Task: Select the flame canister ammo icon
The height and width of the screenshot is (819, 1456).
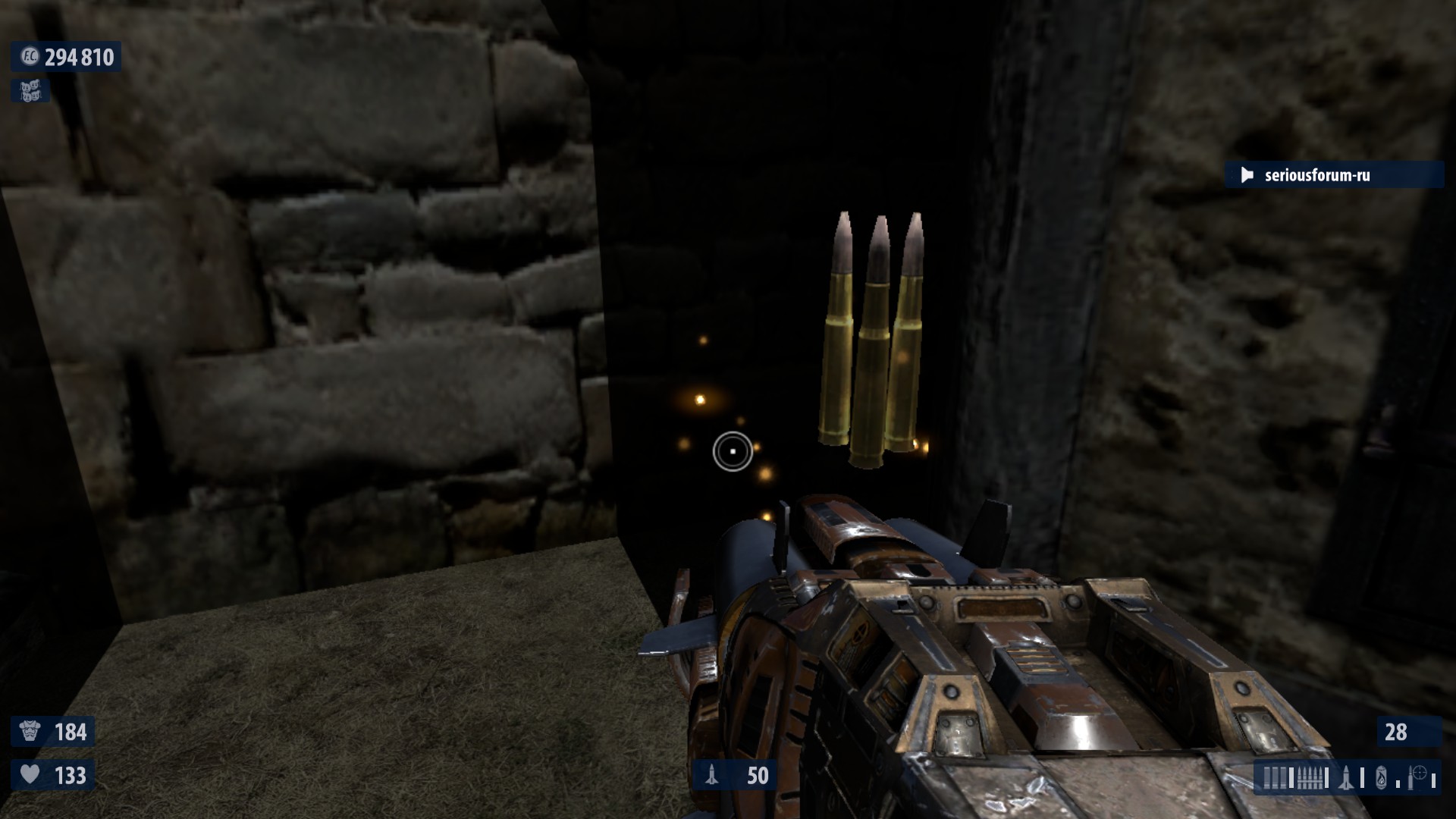Action: click(x=1381, y=778)
